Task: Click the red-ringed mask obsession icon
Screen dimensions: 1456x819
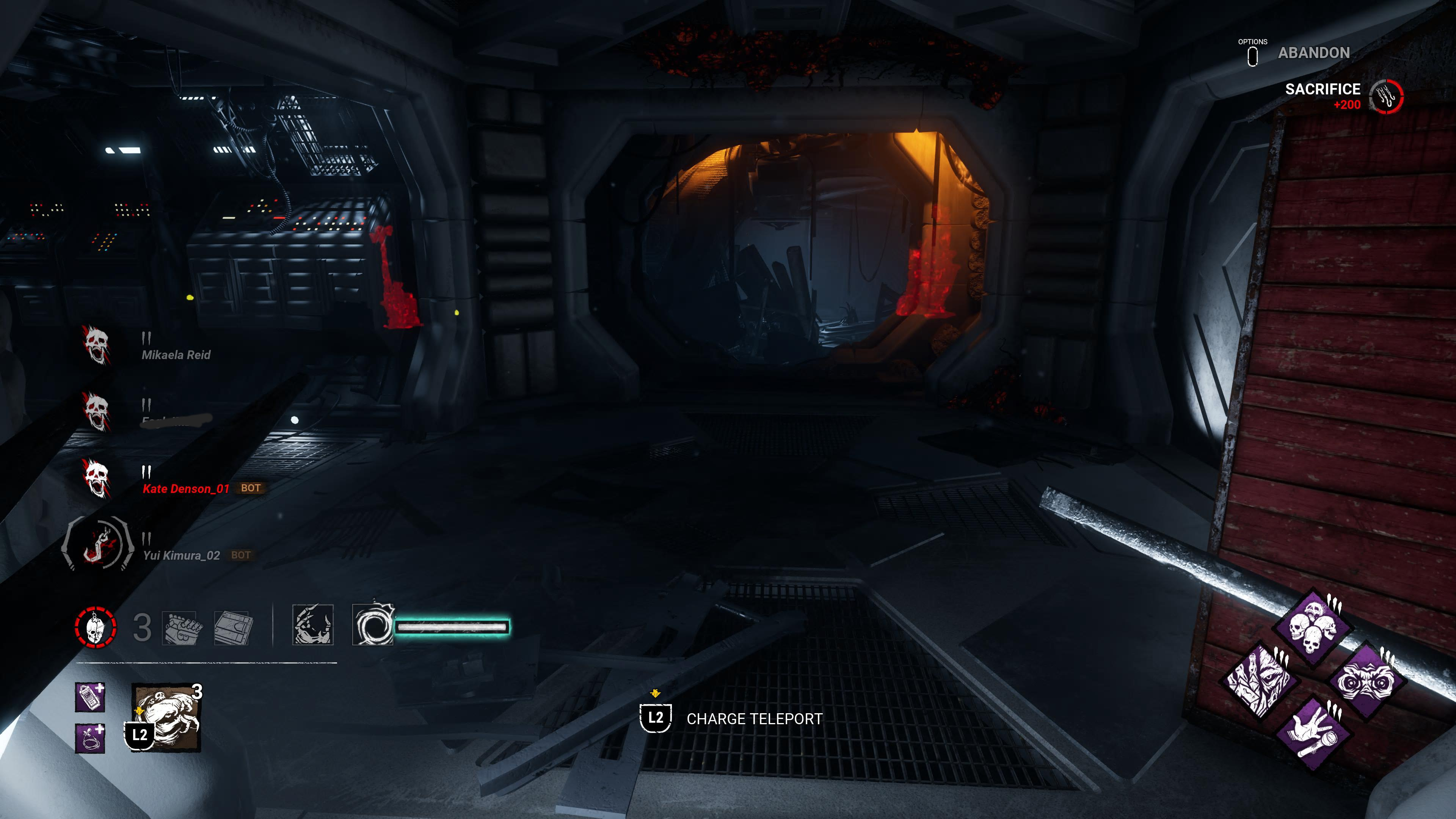Action: click(96, 627)
